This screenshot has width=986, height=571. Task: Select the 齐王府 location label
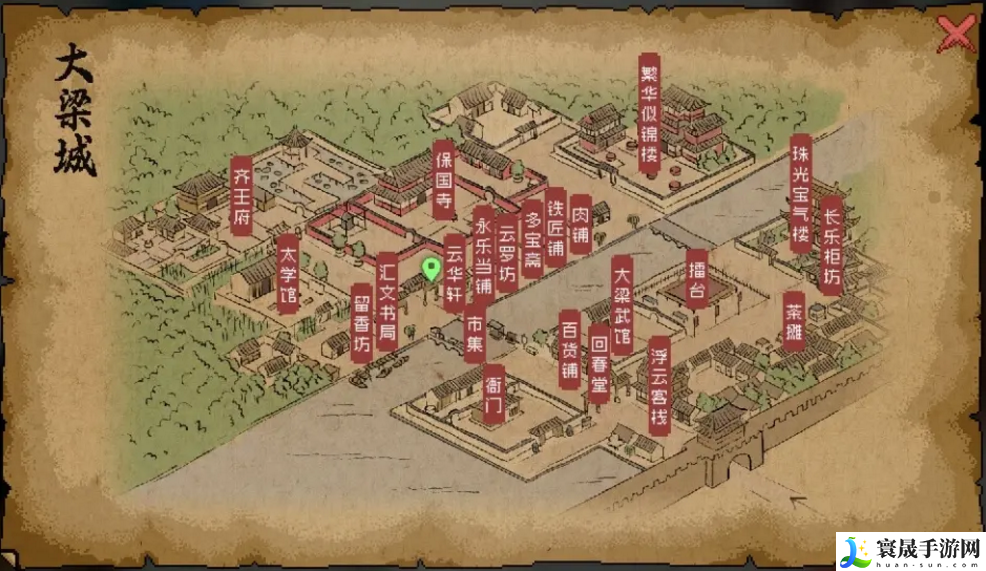pyautogui.click(x=241, y=195)
